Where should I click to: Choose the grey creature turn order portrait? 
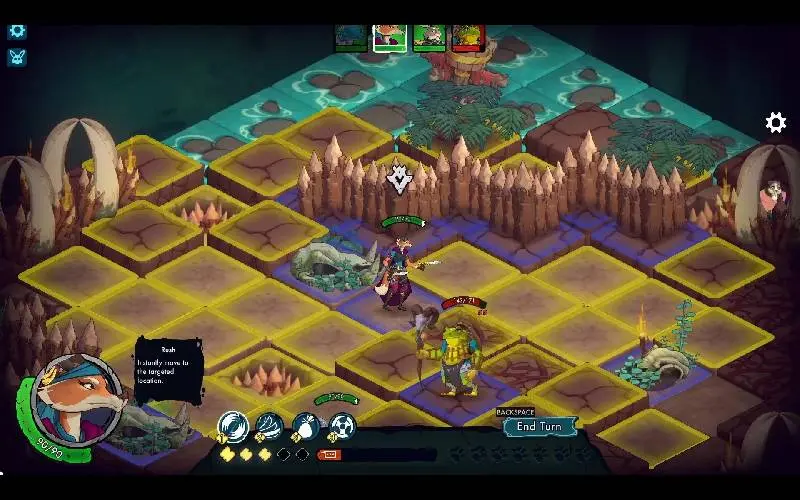click(x=429, y=37)
